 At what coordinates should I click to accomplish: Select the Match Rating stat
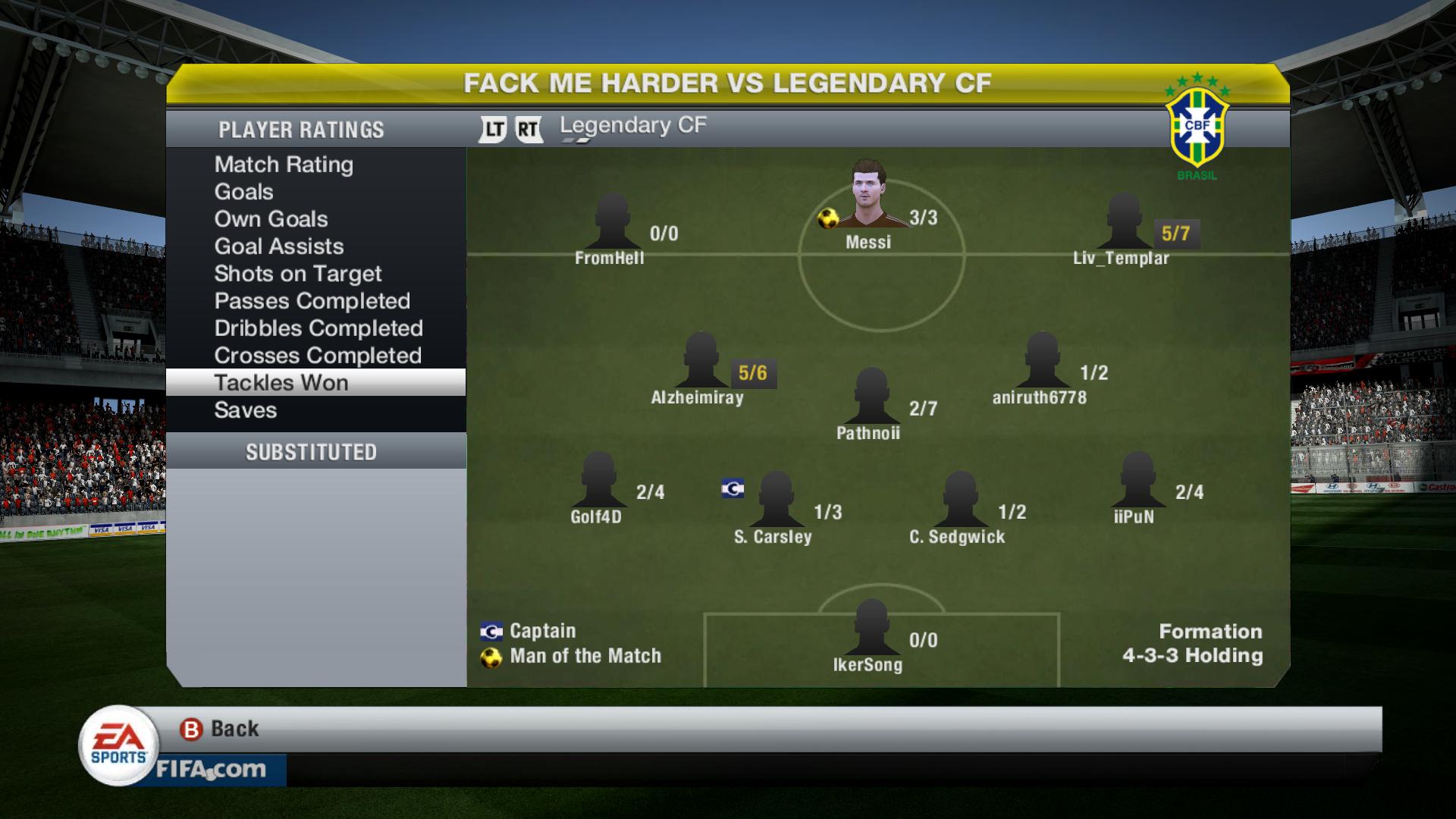click(x=284, y=165)
